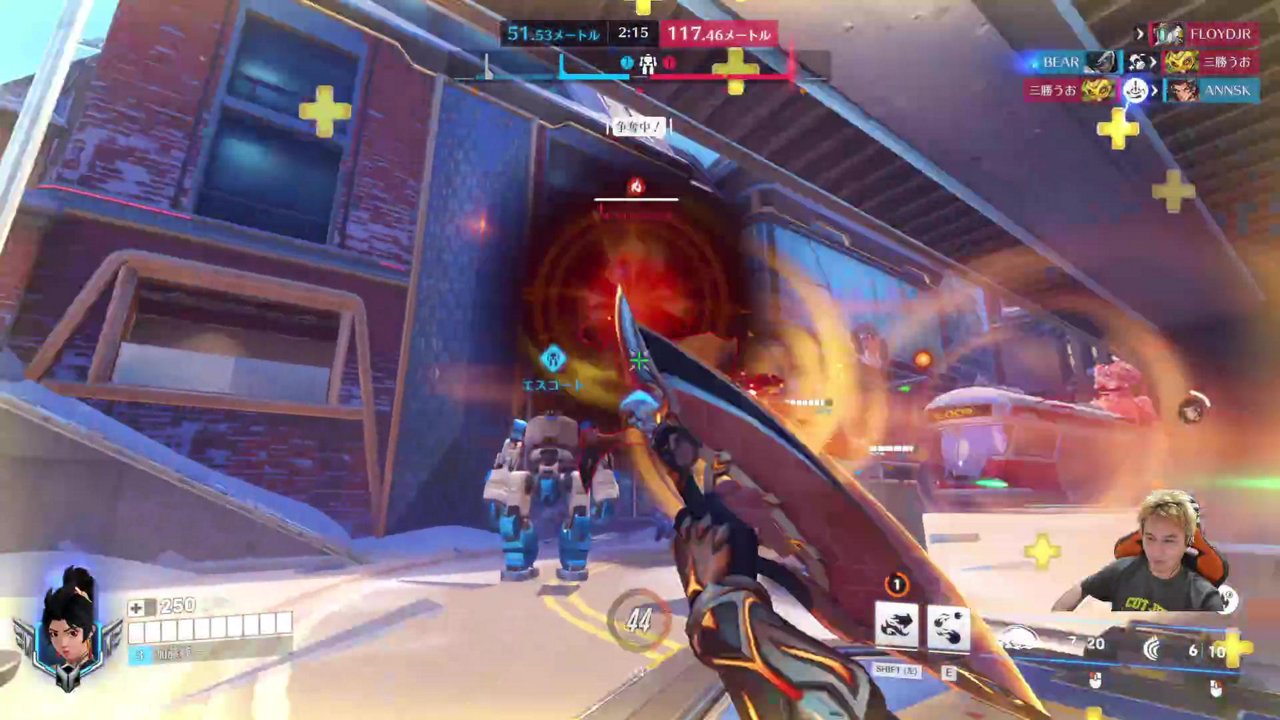Toggle the blue team payload marker
Image resolution: width=1280 pixels, height=720 pixels.
coord(626,64)
